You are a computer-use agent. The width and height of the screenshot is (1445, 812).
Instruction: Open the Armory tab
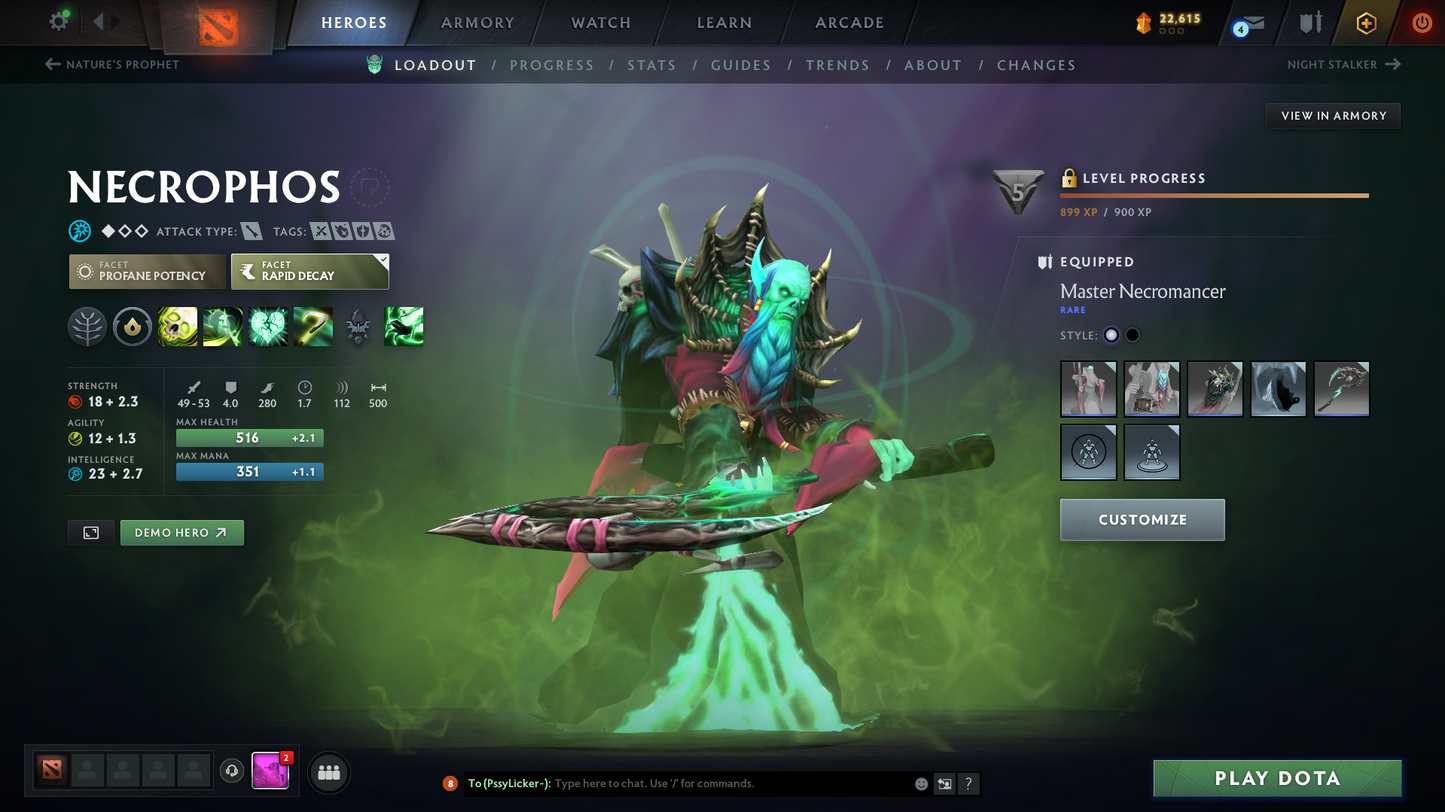pyautogui.click(x=478, y=22)
